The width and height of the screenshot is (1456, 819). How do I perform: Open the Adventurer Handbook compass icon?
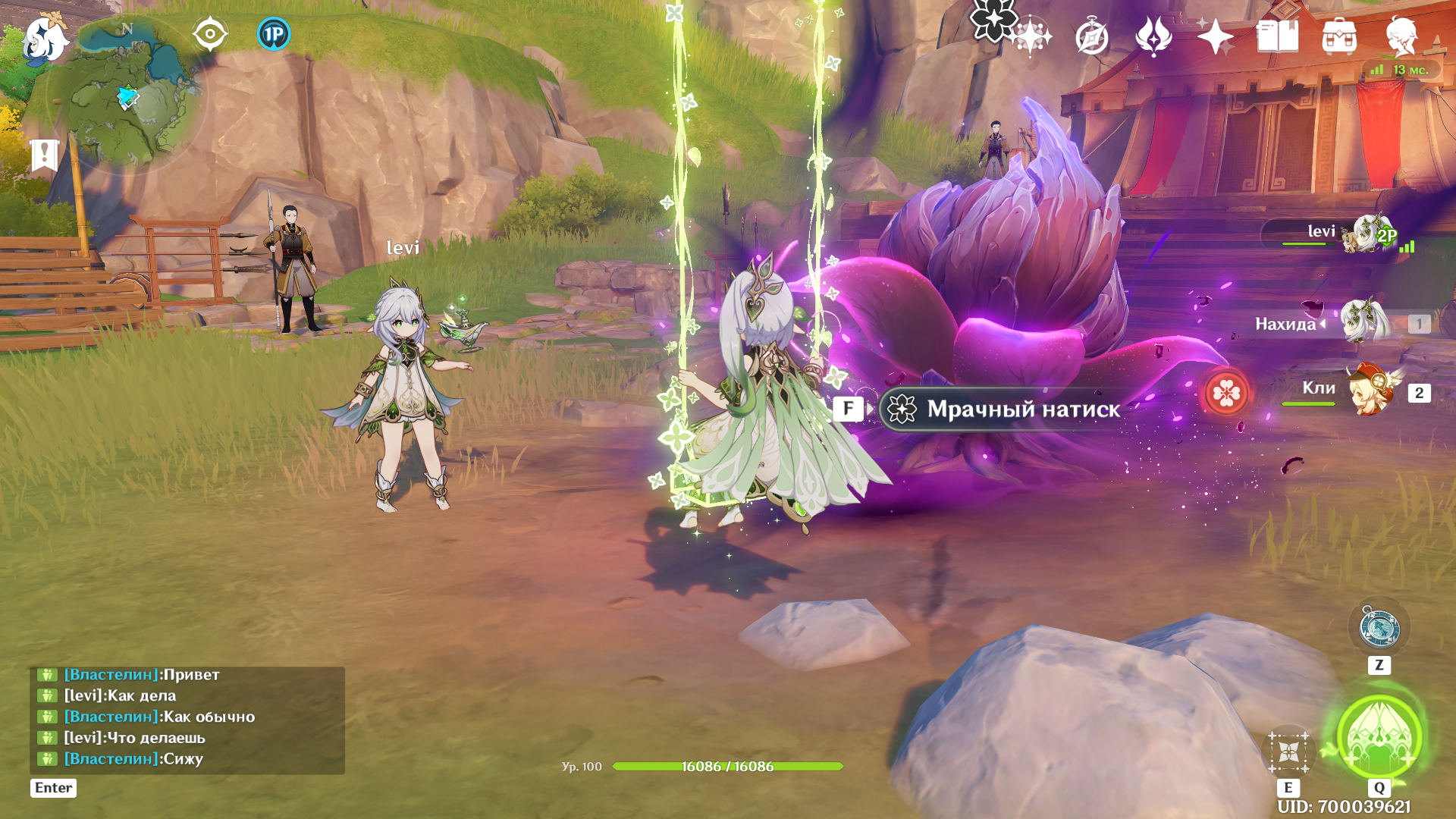(x=1092, y=36)
